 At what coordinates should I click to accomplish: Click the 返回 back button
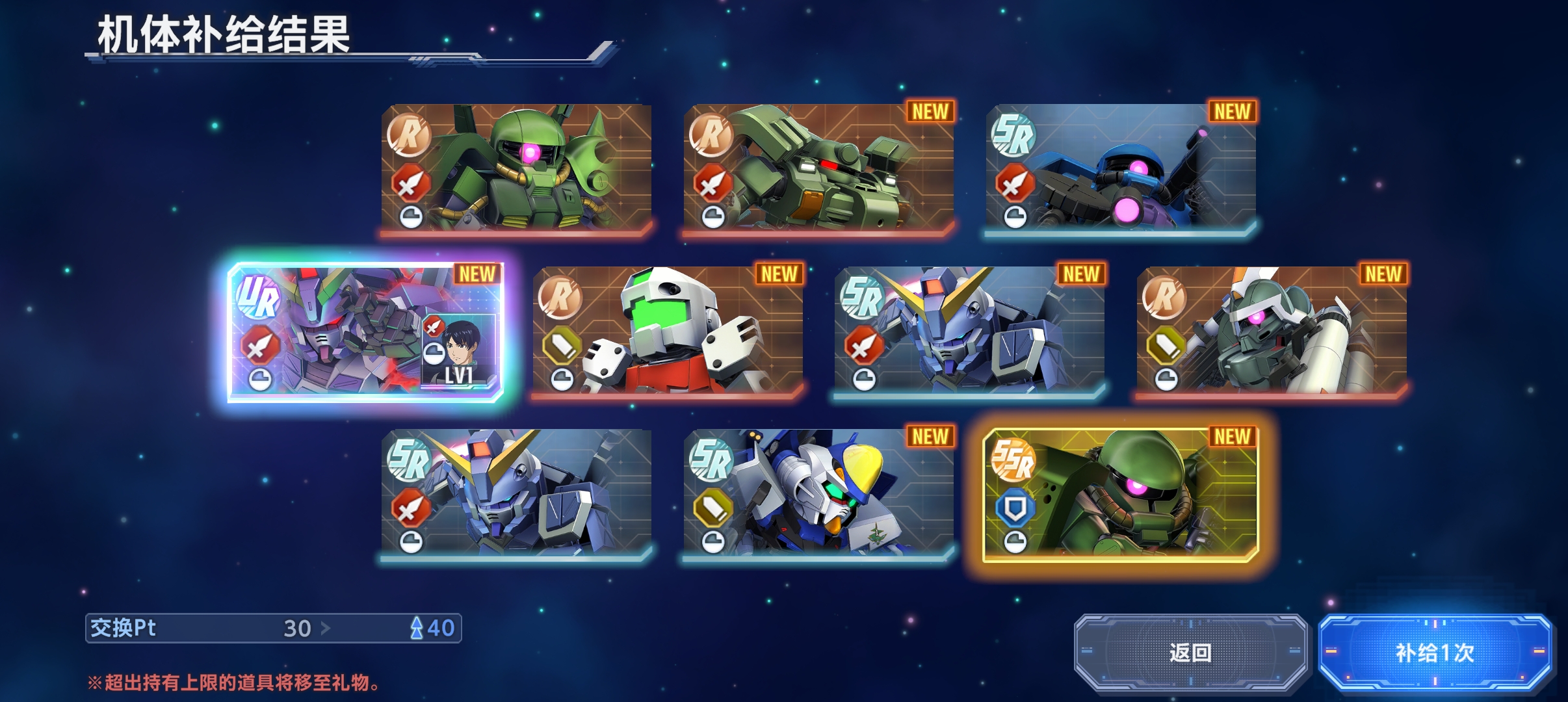pos(1190,652)
